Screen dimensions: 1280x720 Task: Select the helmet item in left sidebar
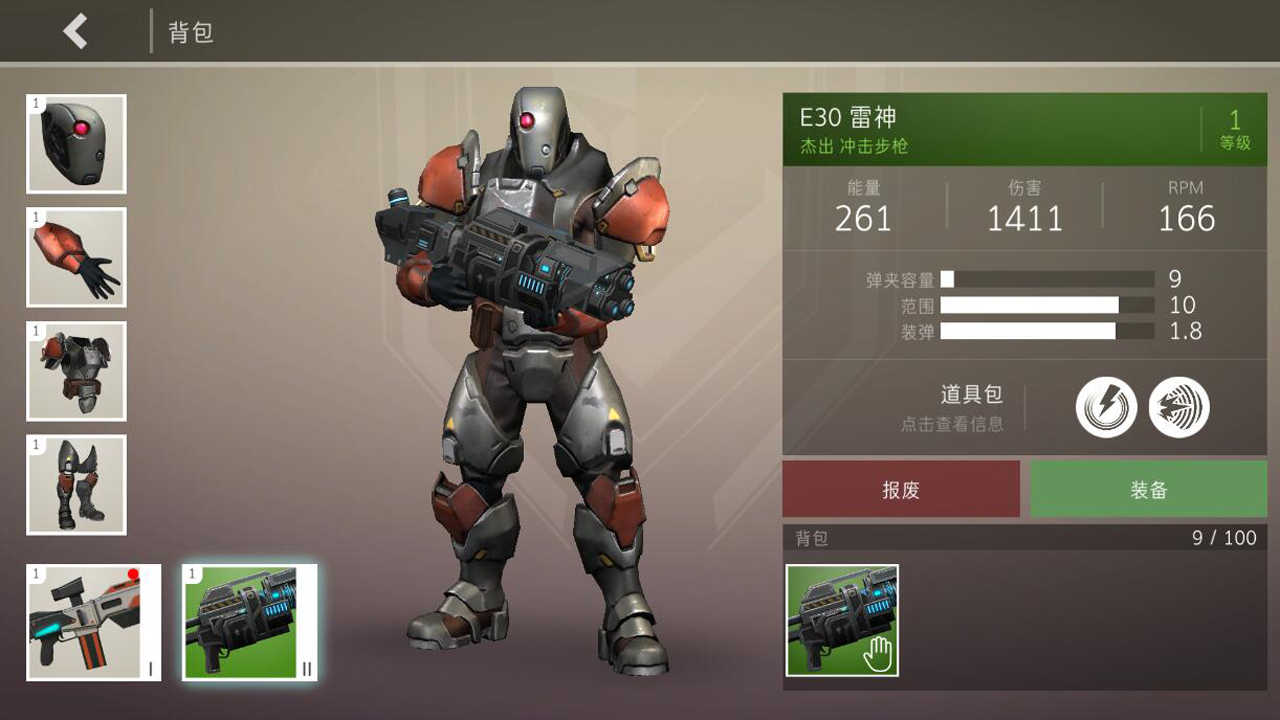(75, 144)
